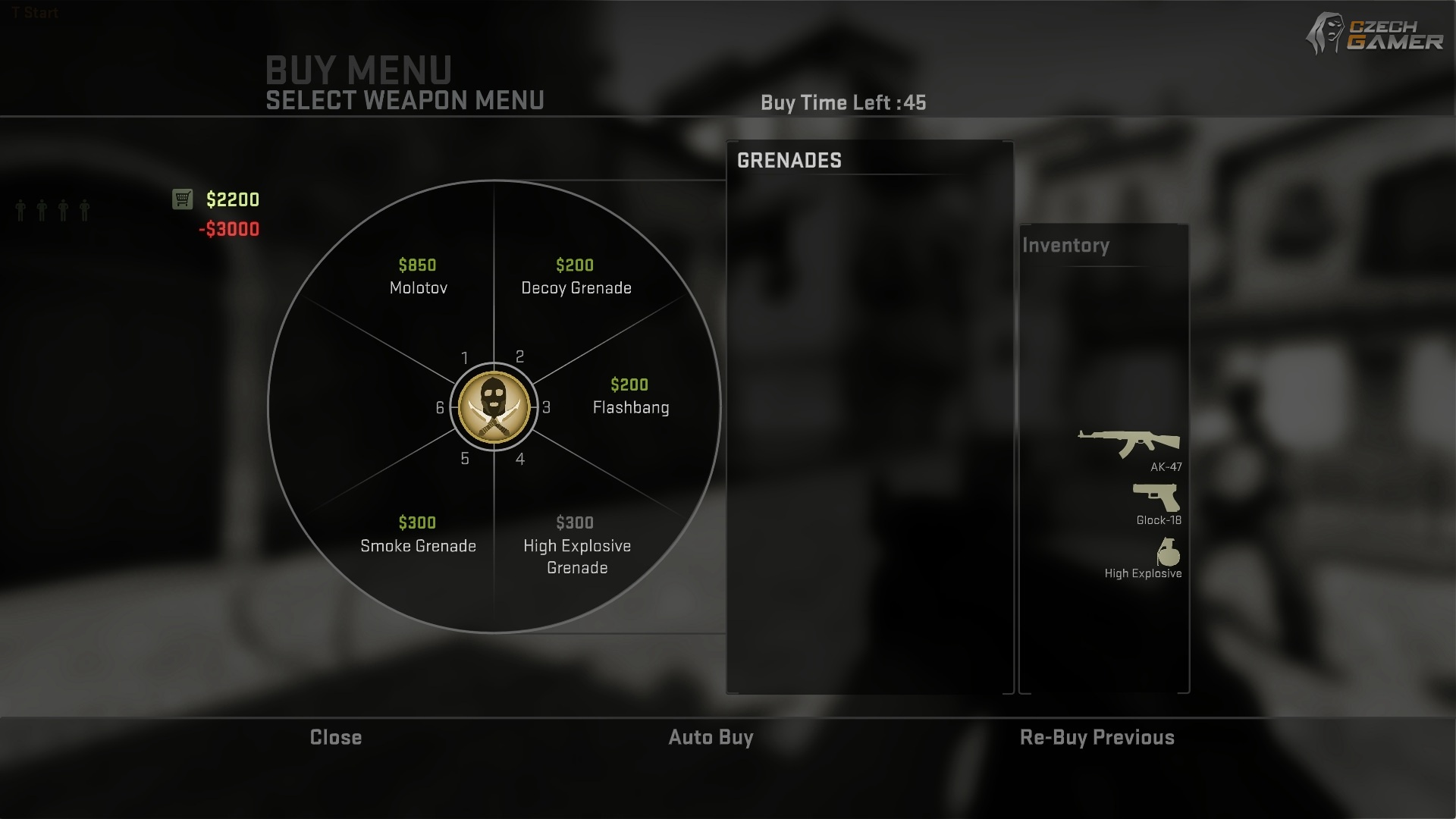This screenshot has height=819, width=1456.
Task: Select the Flashbang option
Action: click(x=630, y=397)
